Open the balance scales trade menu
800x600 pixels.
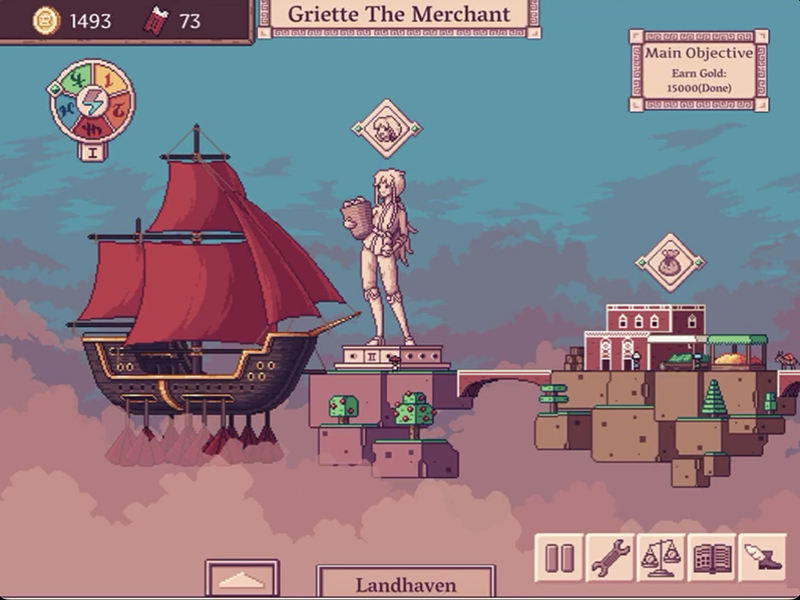tap(661, 558)
